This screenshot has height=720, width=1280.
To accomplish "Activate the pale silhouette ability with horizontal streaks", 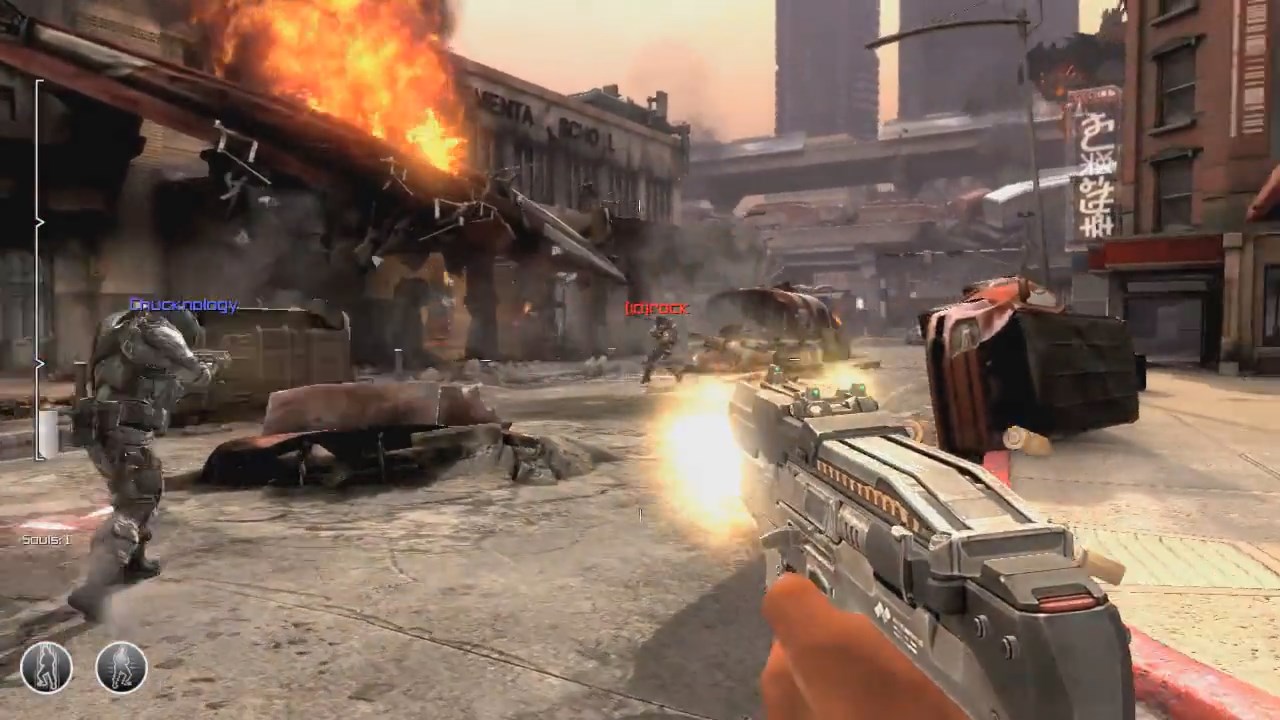I will coord(121,667).
